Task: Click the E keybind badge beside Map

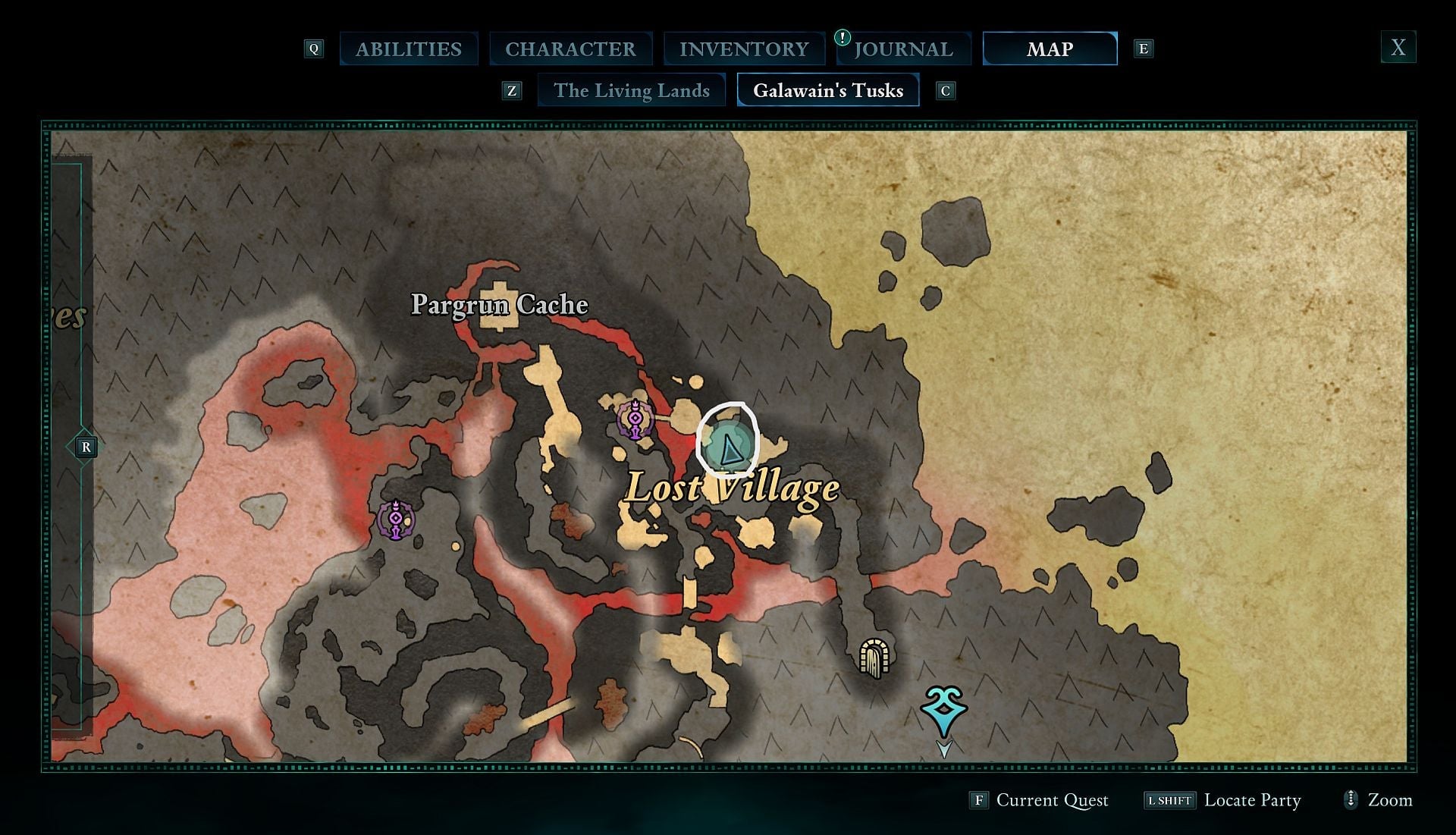Action: (1143, 48)
